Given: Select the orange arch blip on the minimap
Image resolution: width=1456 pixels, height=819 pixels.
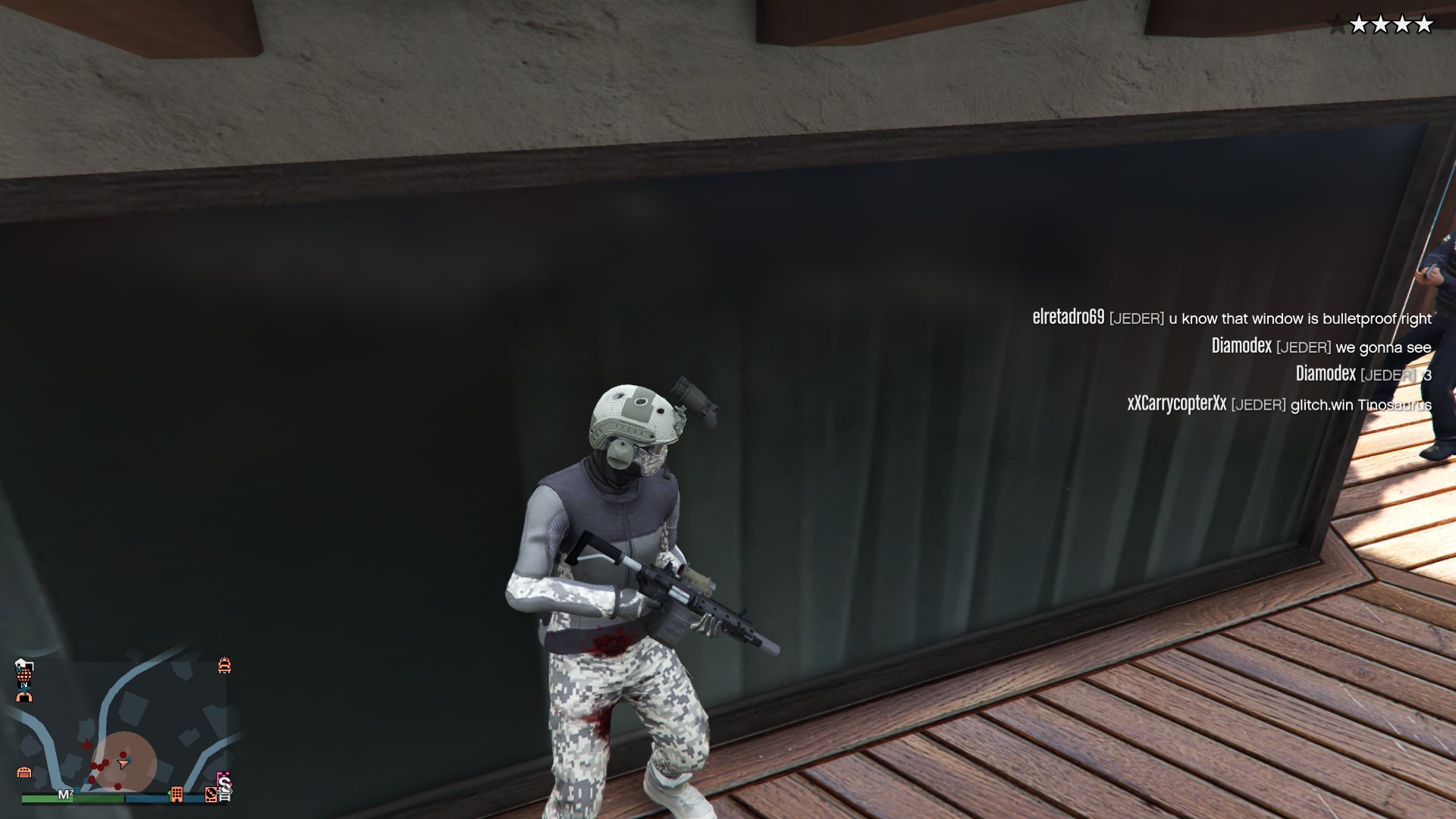Looking at the screenshot, I should tap(24, 696).
